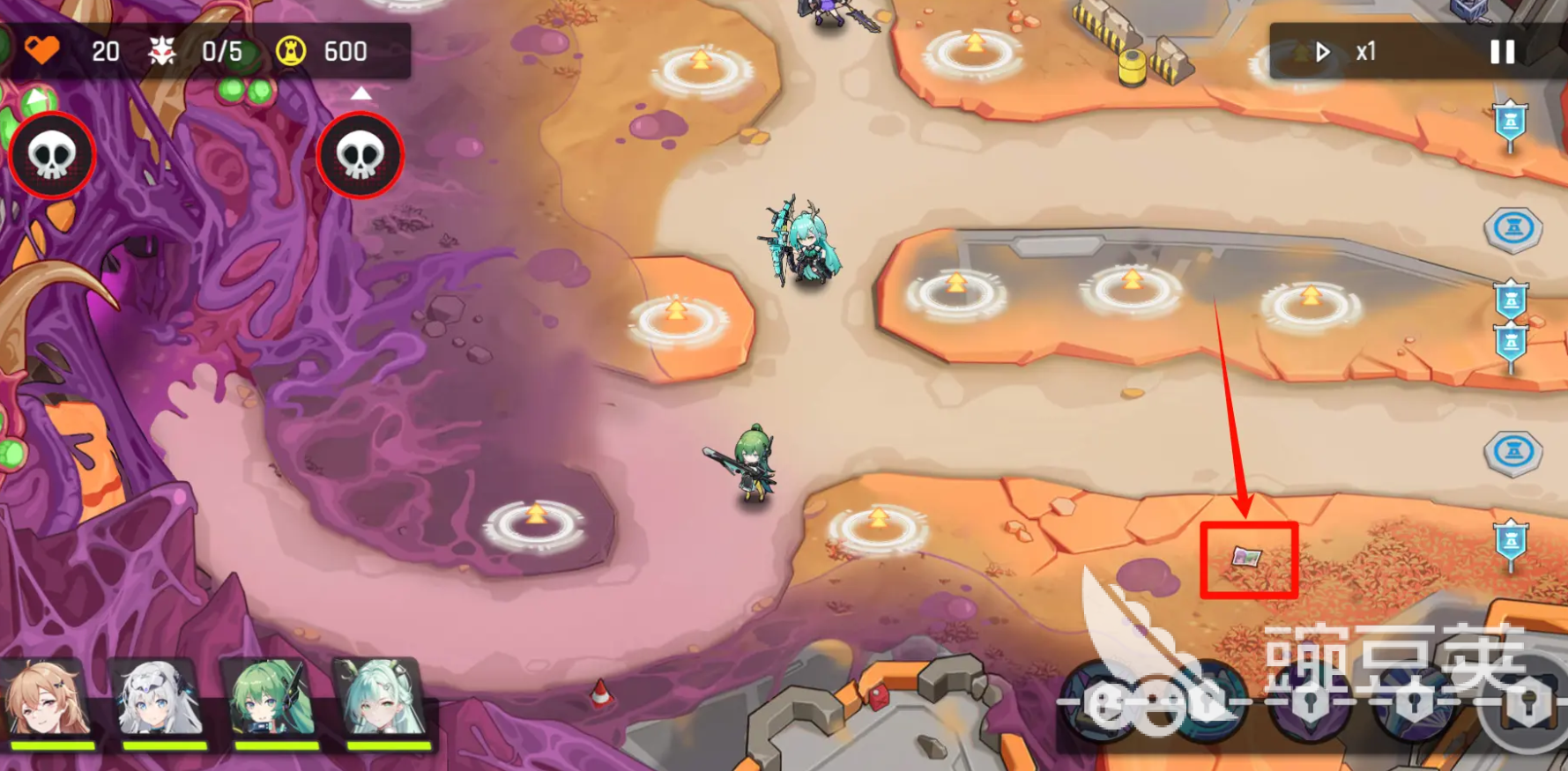The height and width of the screenshot is (771, 1568).
Task: Choose the green-haired headset hero portrait
Action: (272, 701)
